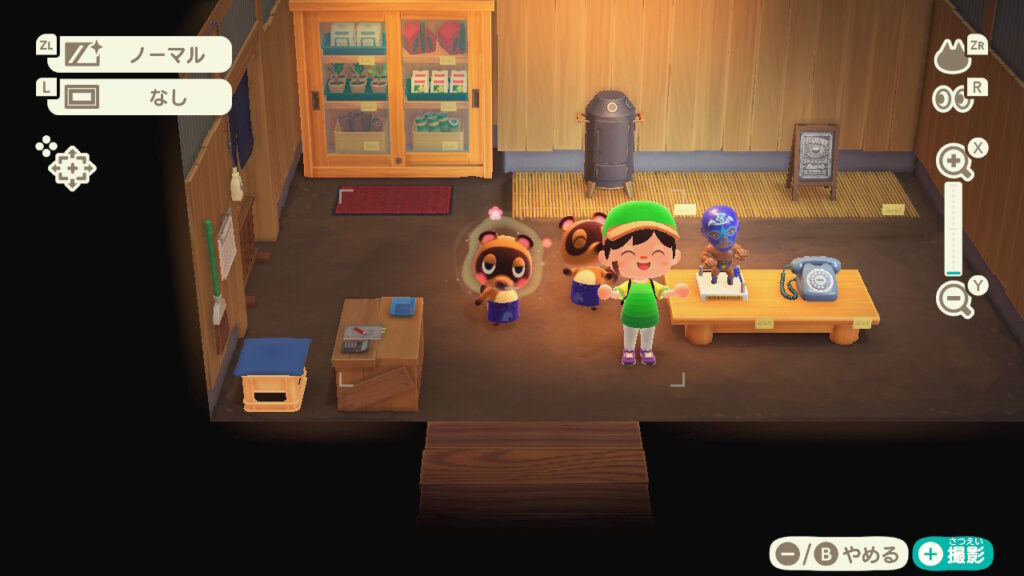The height and width of the screenshot is (576, 1024).
Task: Adjust the vertical zoom slider
Action: pyautogui.click(x=954, y=230)
